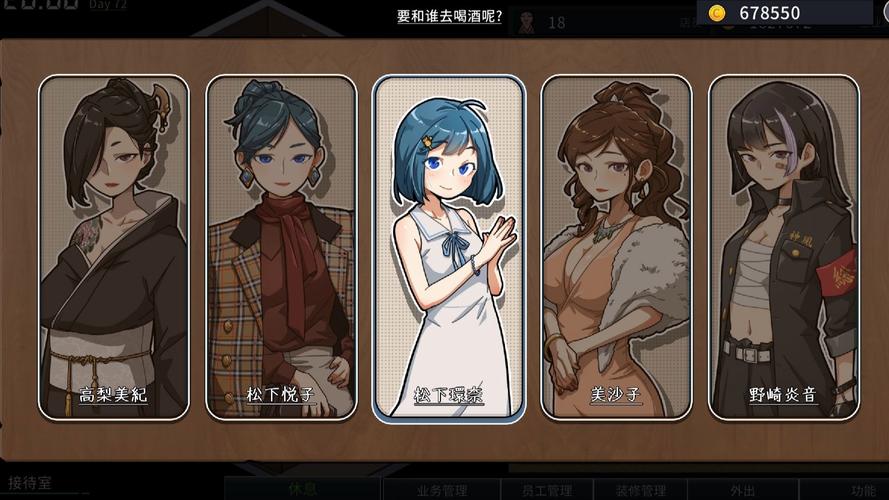
Task: Select the 野崎炎音 character card
Action: pyautogui.click(x=783, y=246)
